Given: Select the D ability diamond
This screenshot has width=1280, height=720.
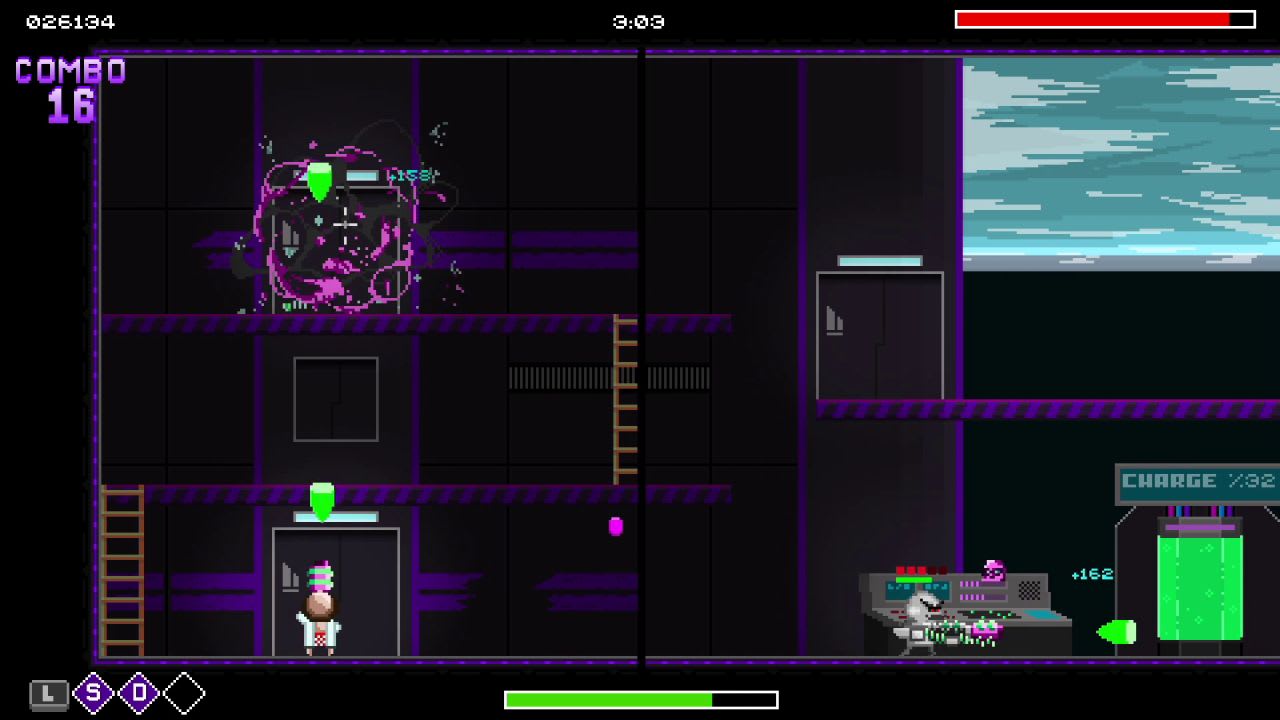Looking at the screenshot, I should (x=138, y=693).
